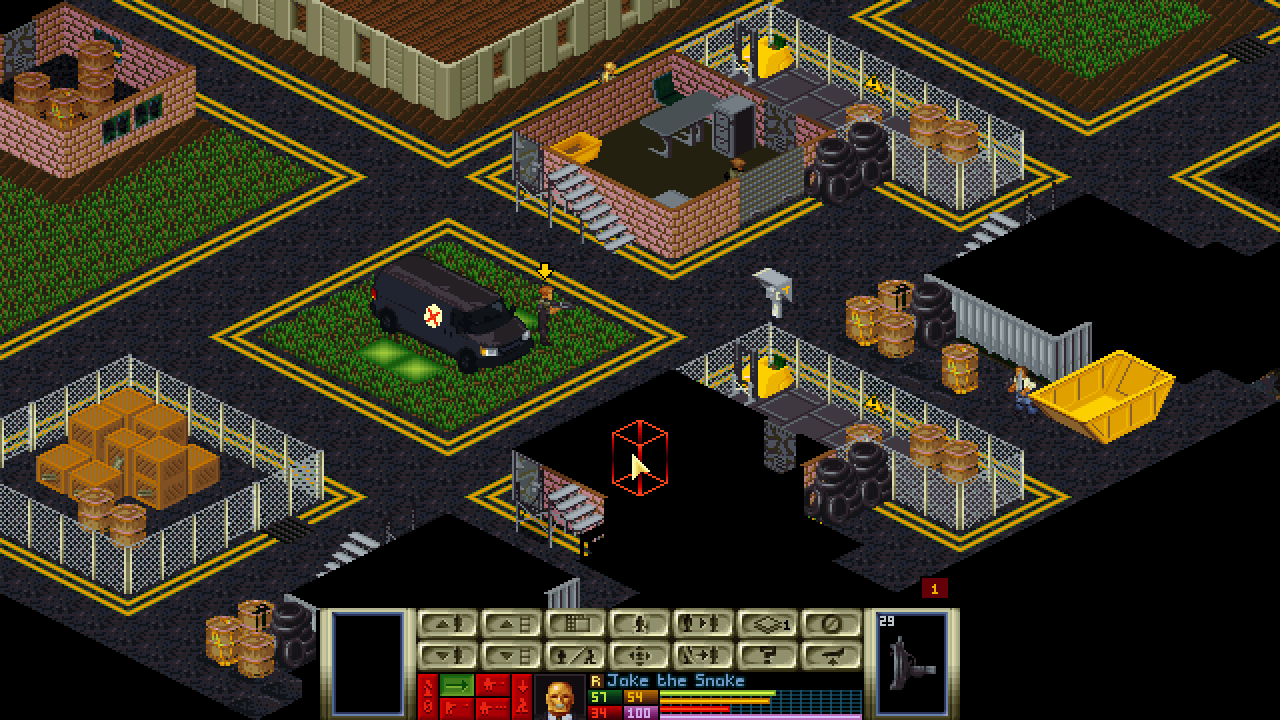Deselect this unit and go to next
Screen dimensions: 1280x720
[703, 656]
